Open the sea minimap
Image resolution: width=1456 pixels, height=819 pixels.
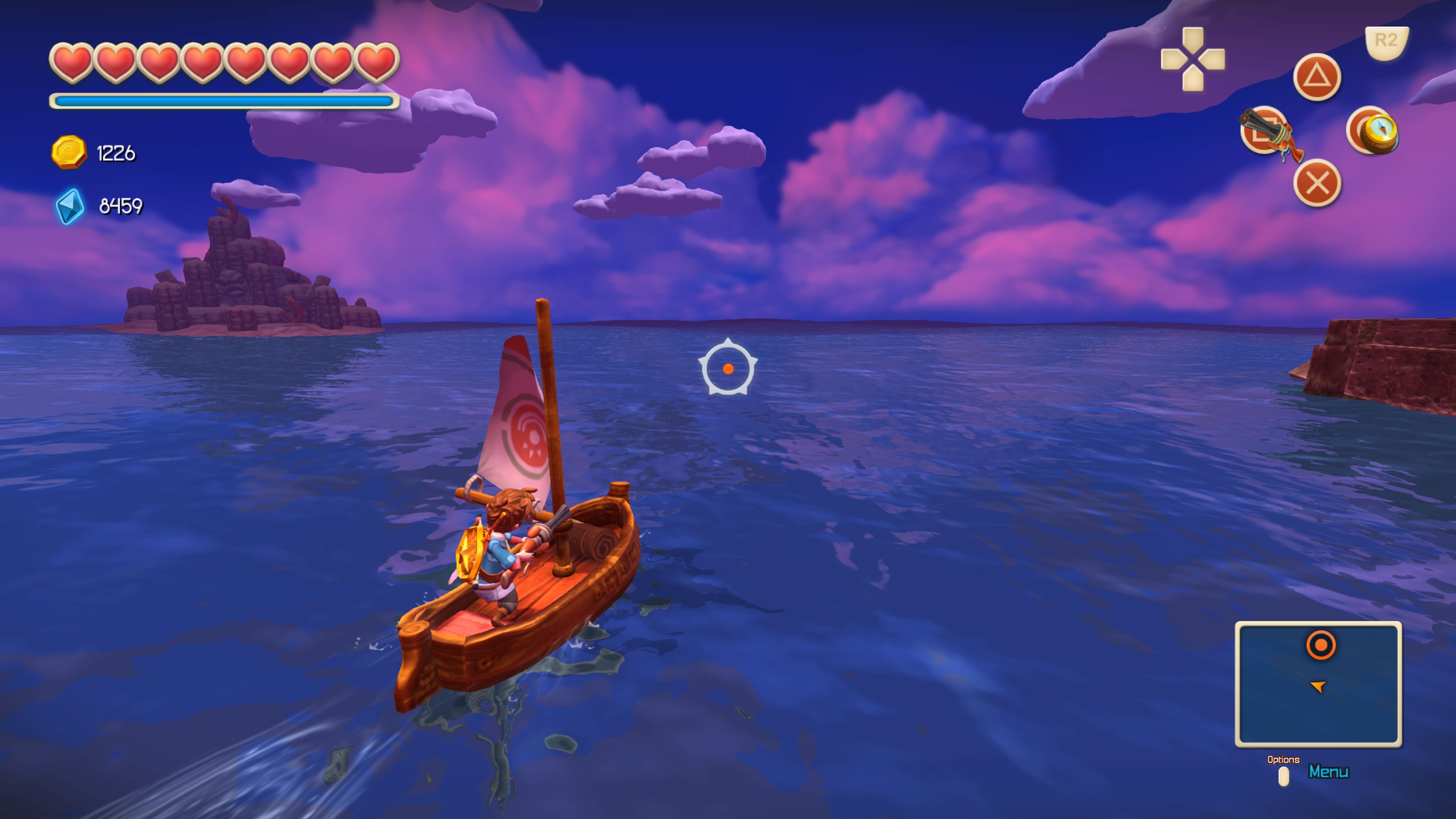1318,684
